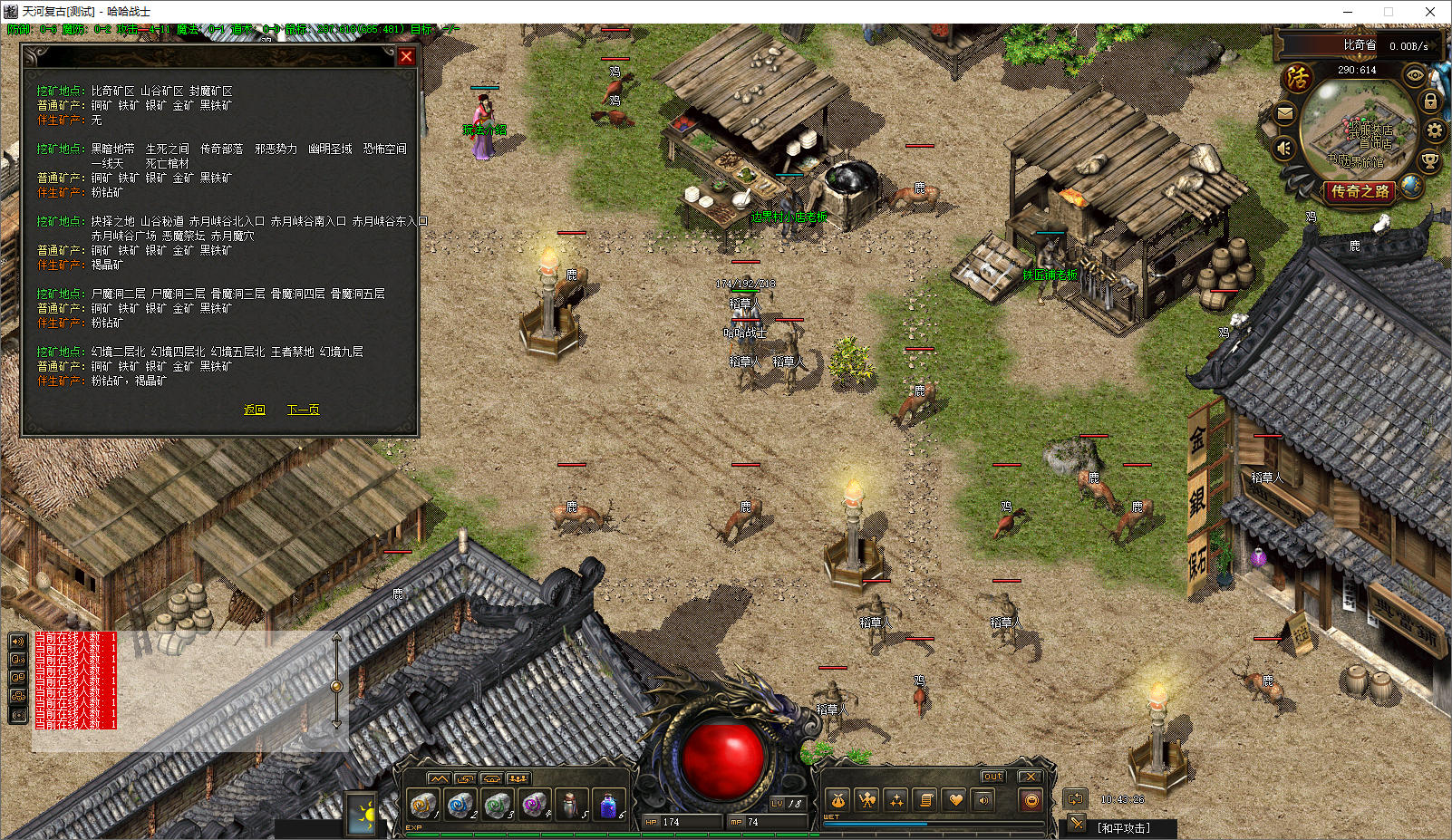Open the mail envelope icon
The image size is (1452, 840).
point(1284,113)
